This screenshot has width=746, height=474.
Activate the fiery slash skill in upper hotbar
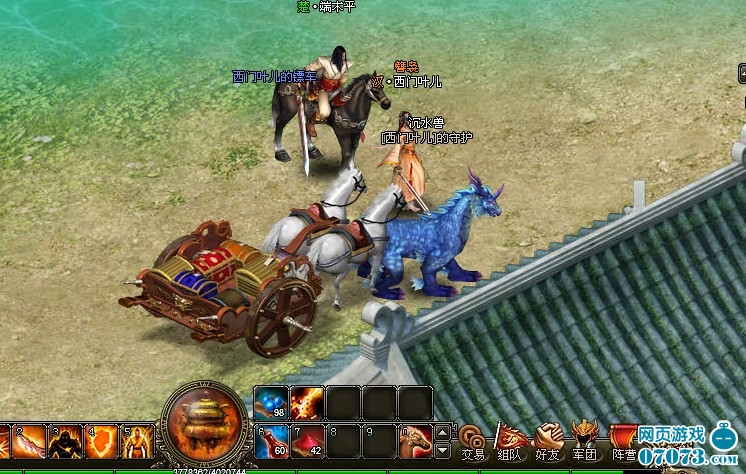(307, 403)
